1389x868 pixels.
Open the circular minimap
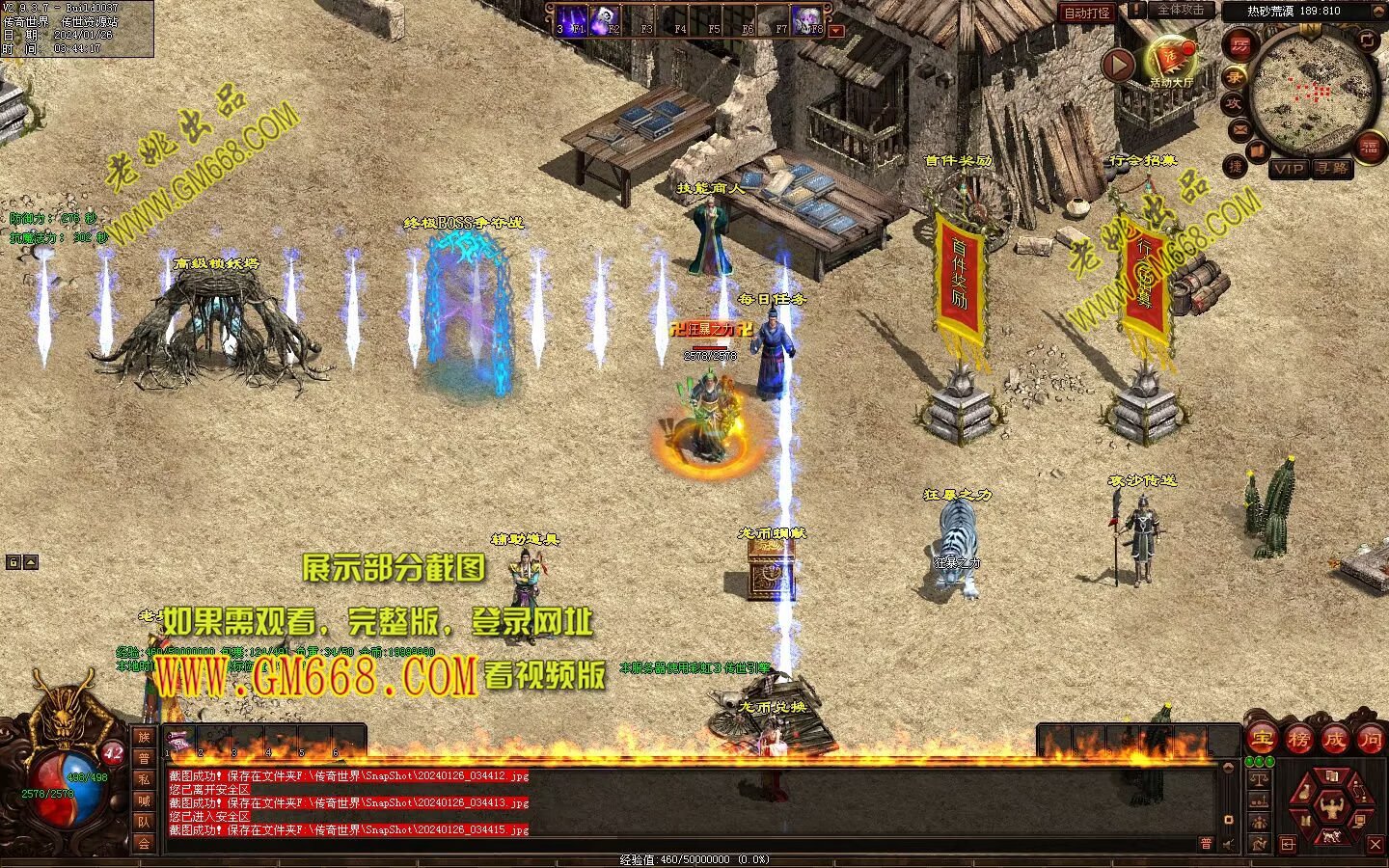tap(1313, 90)
